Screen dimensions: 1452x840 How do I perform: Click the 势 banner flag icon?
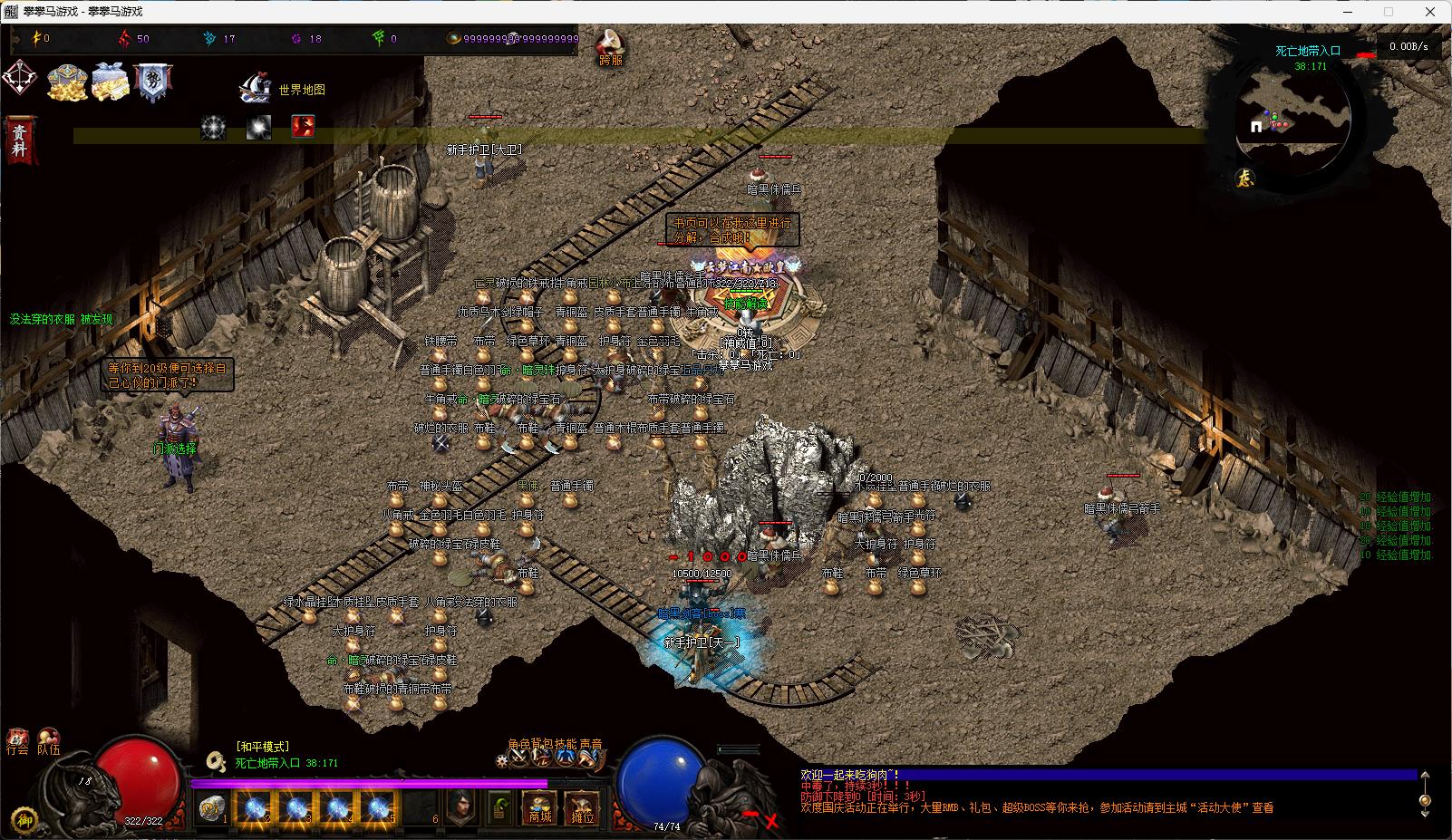point(152,82)
